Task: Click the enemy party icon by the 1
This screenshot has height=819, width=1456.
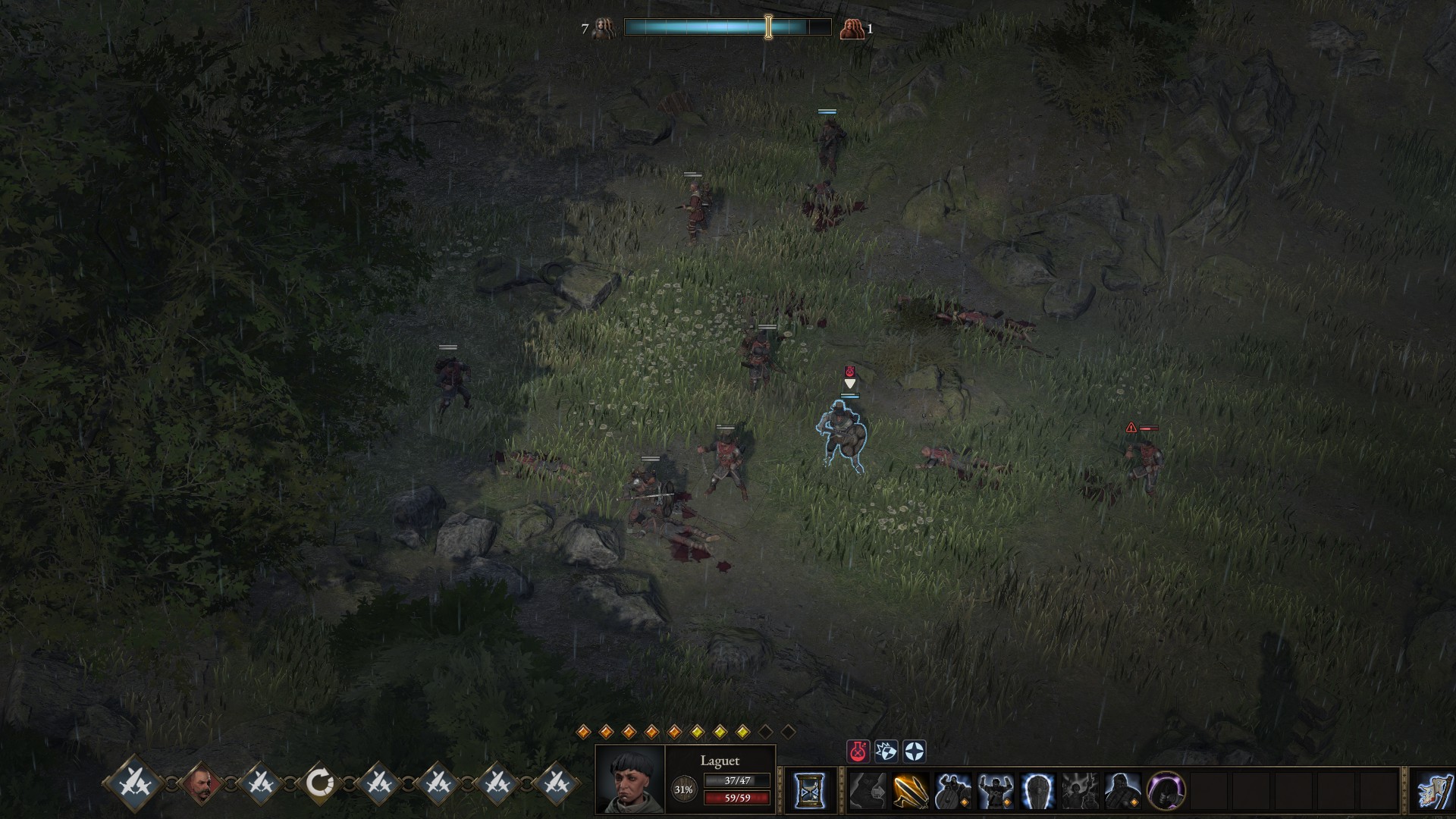Action: pyautogui.click(x=852, y=29)
